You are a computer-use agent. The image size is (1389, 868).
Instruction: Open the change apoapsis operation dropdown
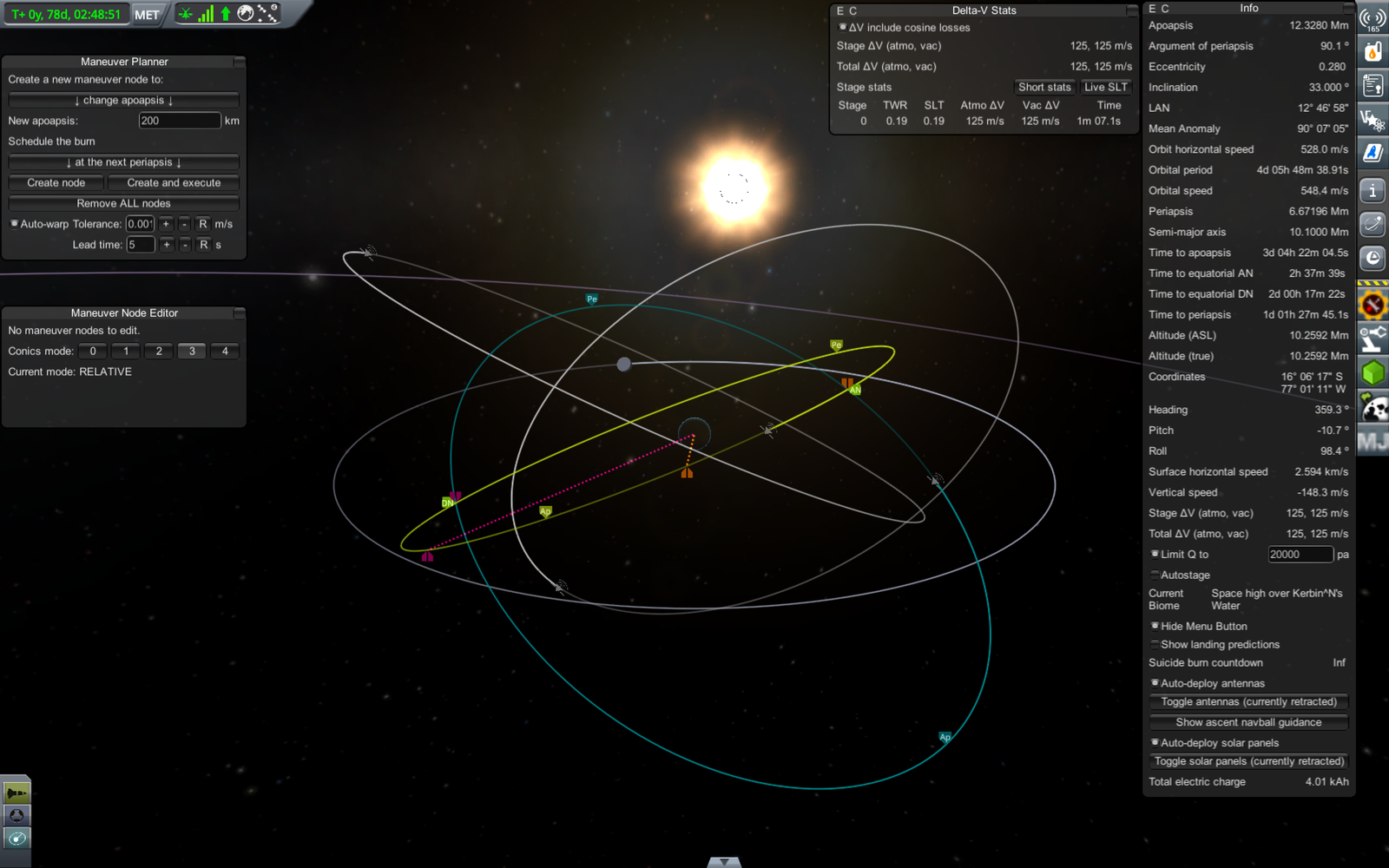[123, 101]
